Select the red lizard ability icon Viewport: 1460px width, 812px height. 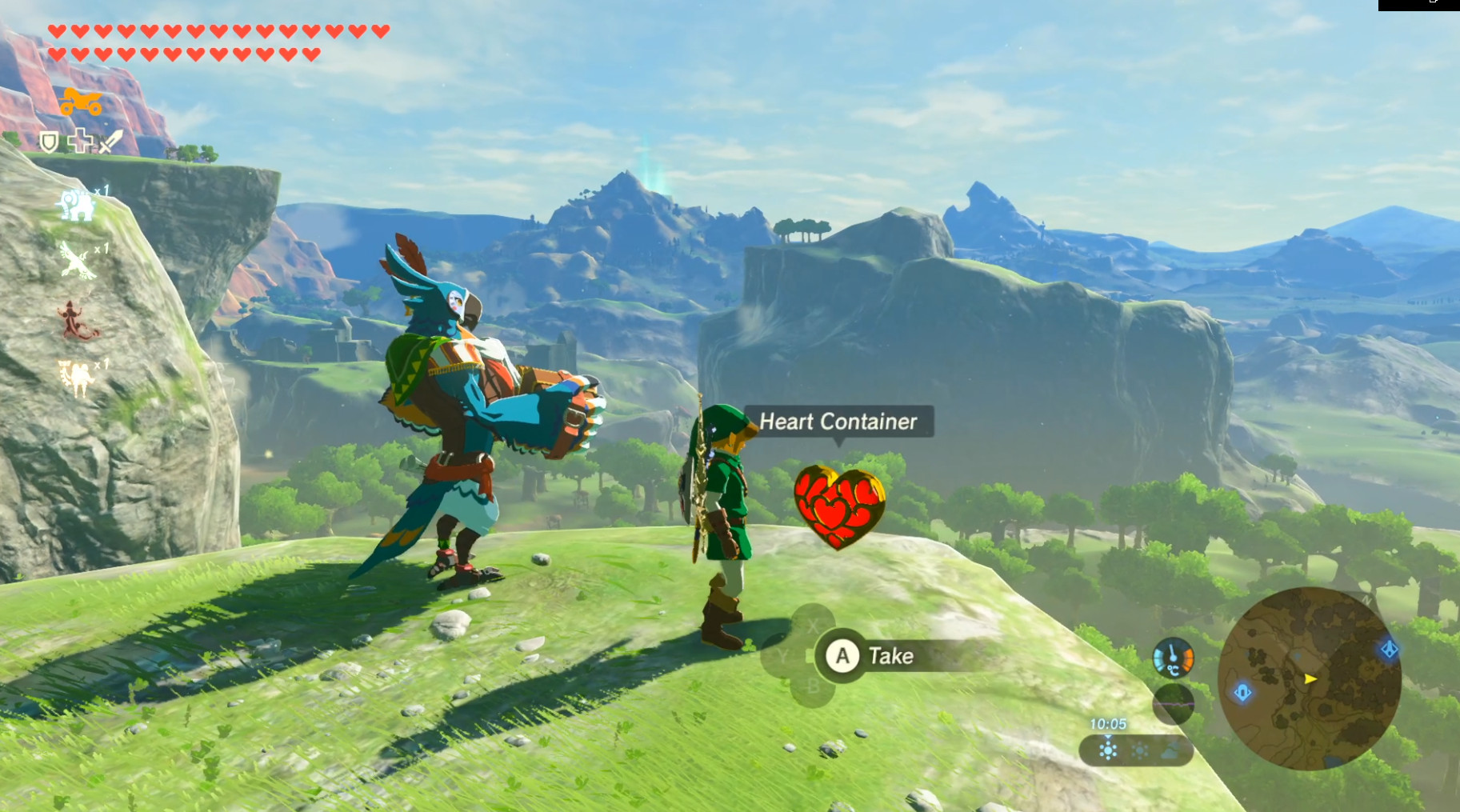pyautogui.click(x=76, y=320)
